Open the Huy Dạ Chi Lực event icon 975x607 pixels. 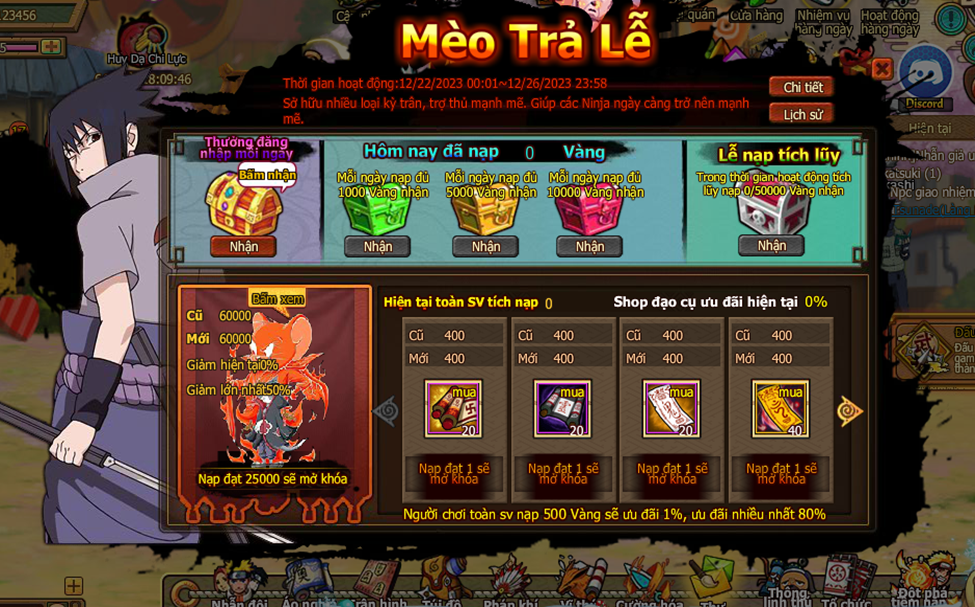click(x=147, y=42)
